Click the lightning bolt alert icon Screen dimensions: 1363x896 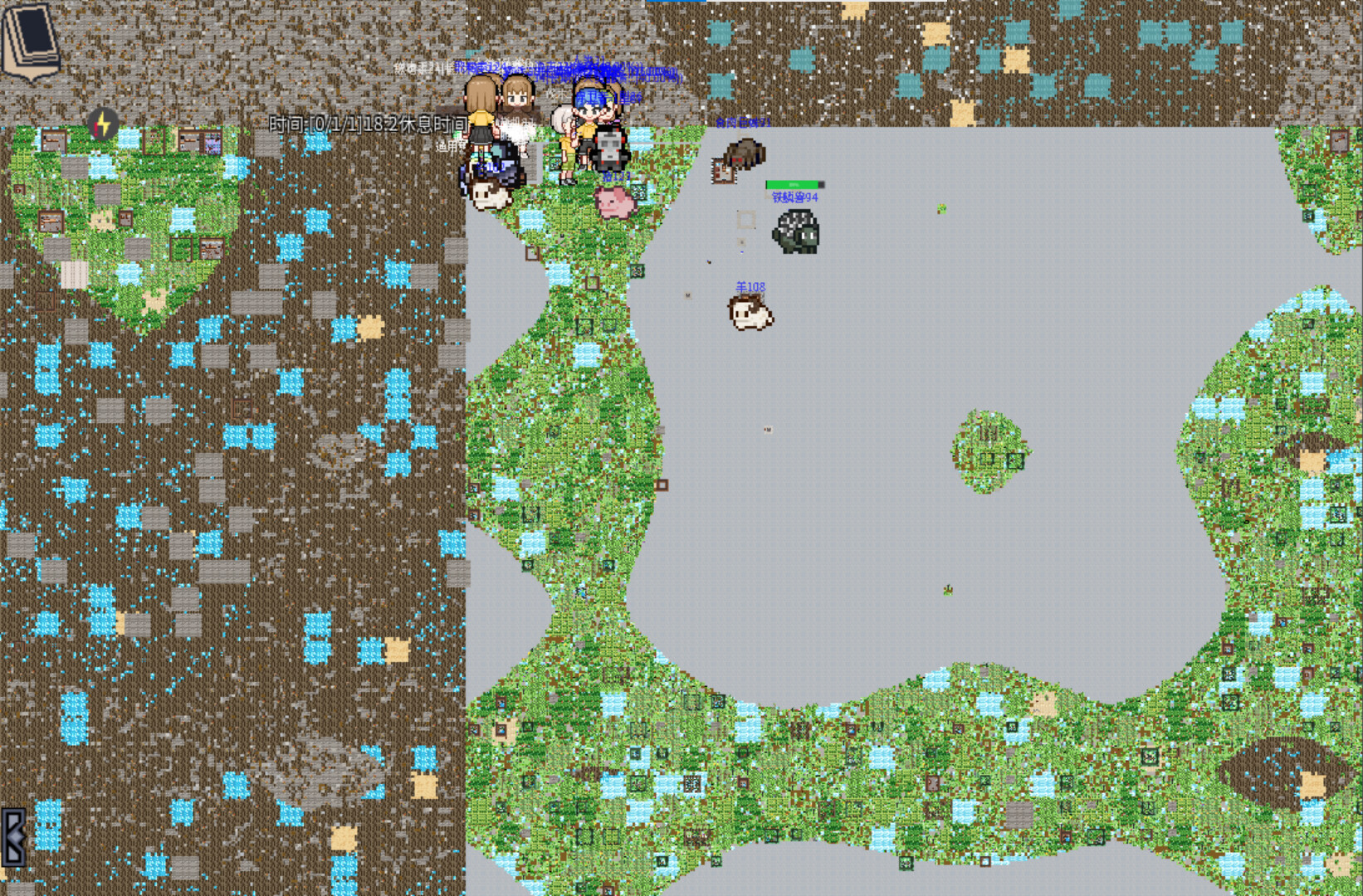coord(103,124)
